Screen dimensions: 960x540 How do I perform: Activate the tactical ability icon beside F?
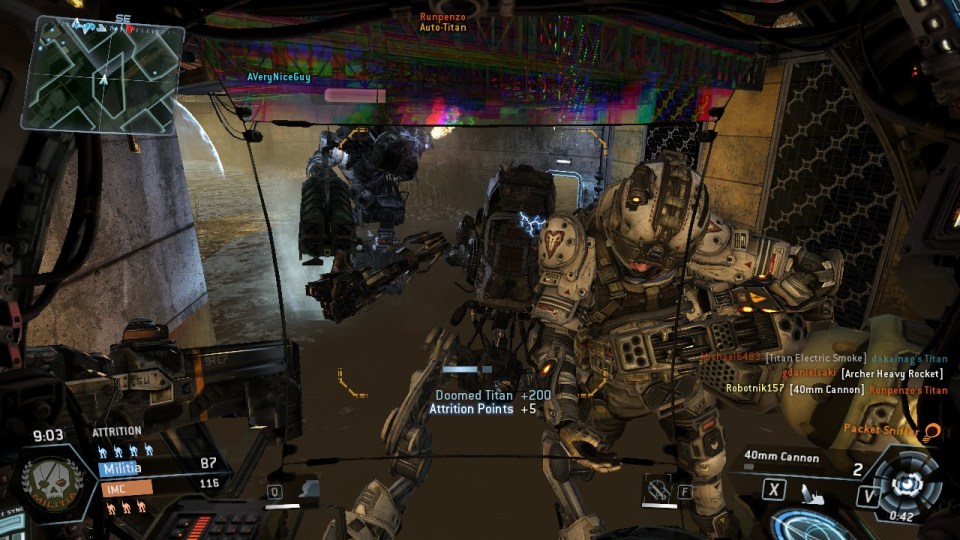(x=658, y=490)
